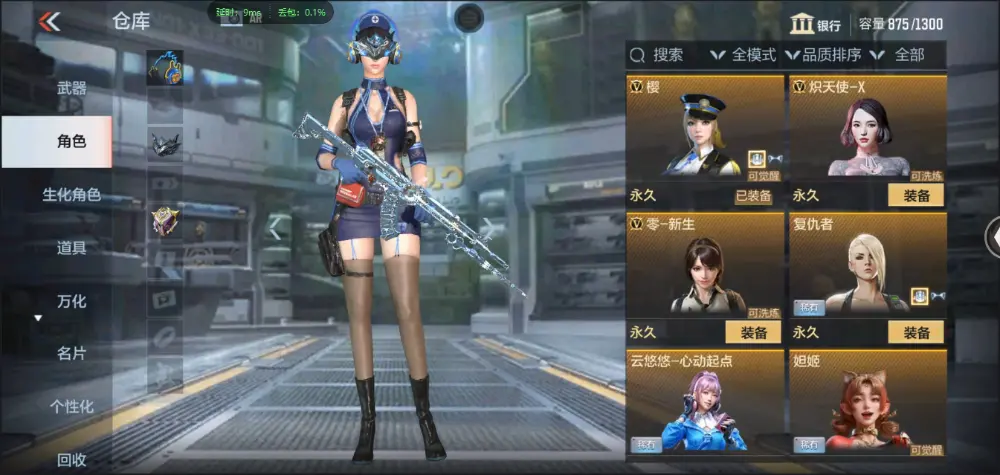Viewport: 1000px width, 475px height.
Task: Equip the 炽天使-X character
Action: coord(916,195)
